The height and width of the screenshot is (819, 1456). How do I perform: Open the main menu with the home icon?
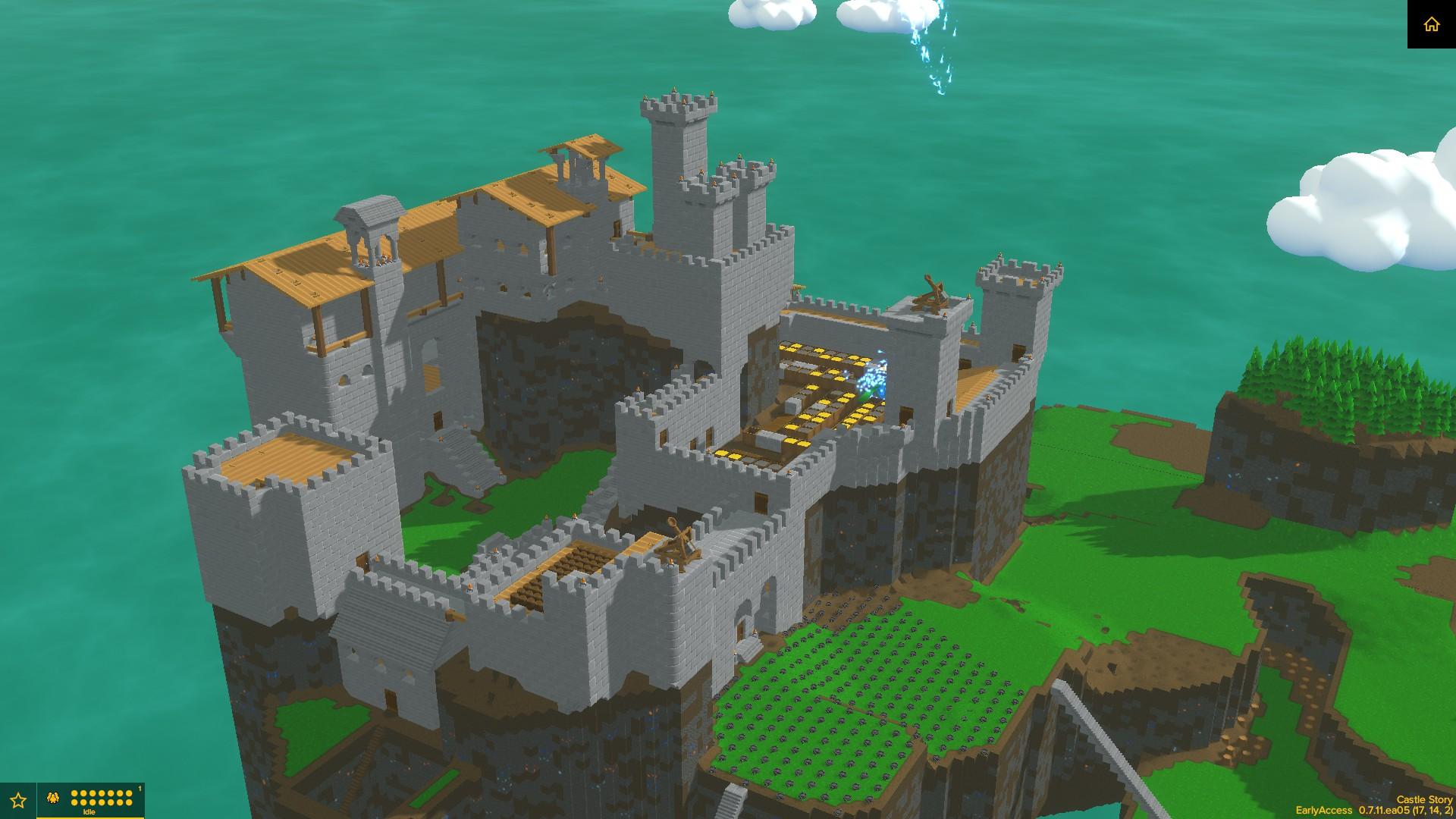click(x=1432, y=25)
